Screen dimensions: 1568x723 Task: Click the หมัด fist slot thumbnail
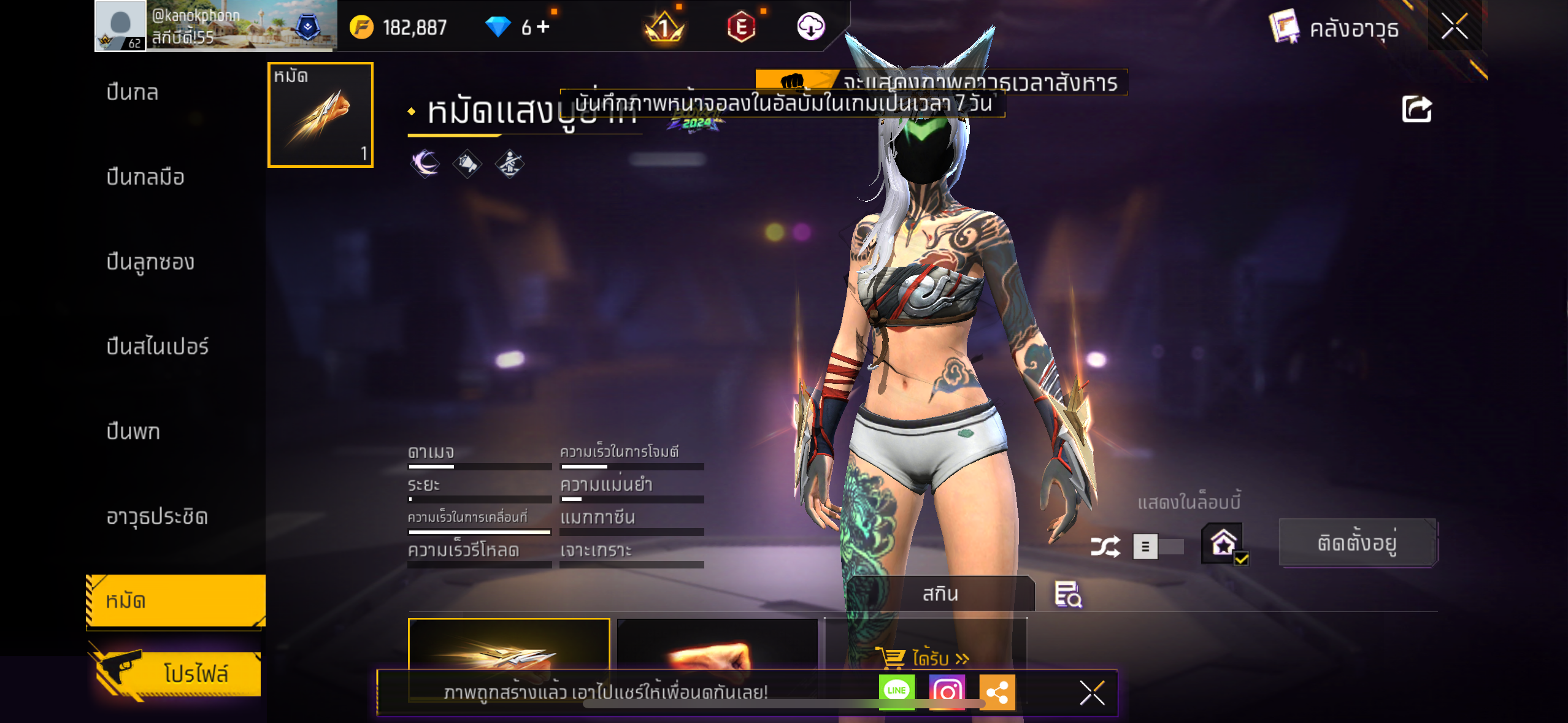click(320, 115)
